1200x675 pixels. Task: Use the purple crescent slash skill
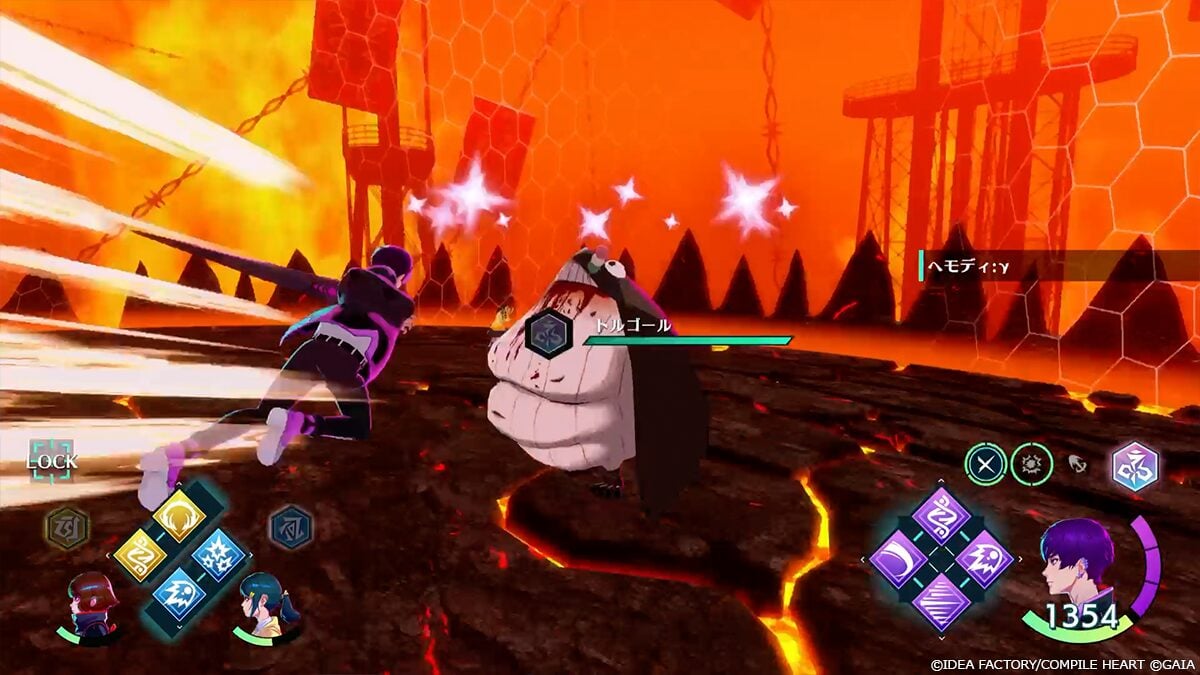tap(897, 559)
